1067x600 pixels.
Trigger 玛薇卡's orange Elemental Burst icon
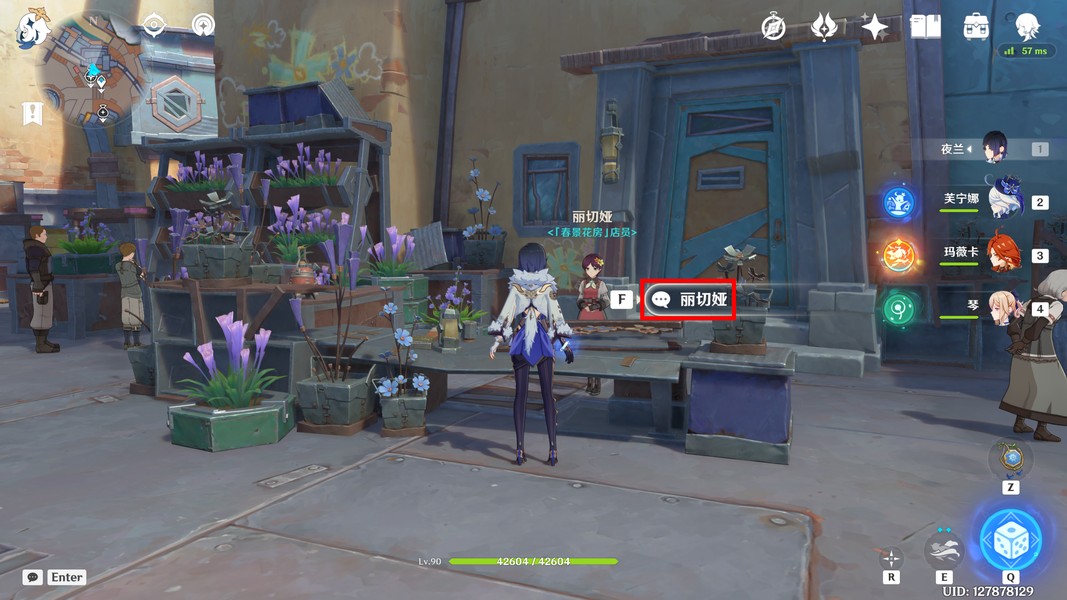pos(898,255)
